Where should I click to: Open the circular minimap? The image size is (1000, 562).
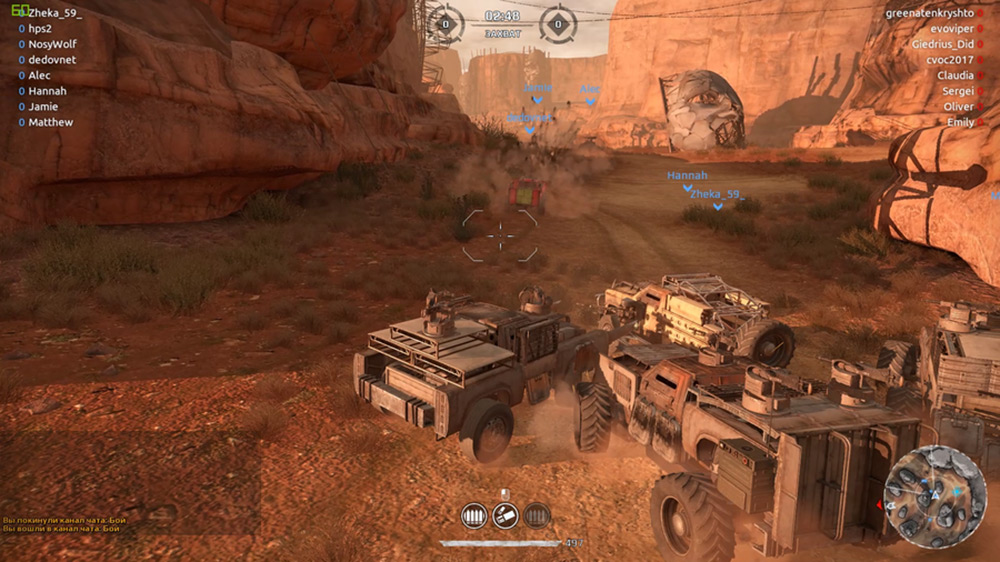pyautogui.click(x=935, y=497)
